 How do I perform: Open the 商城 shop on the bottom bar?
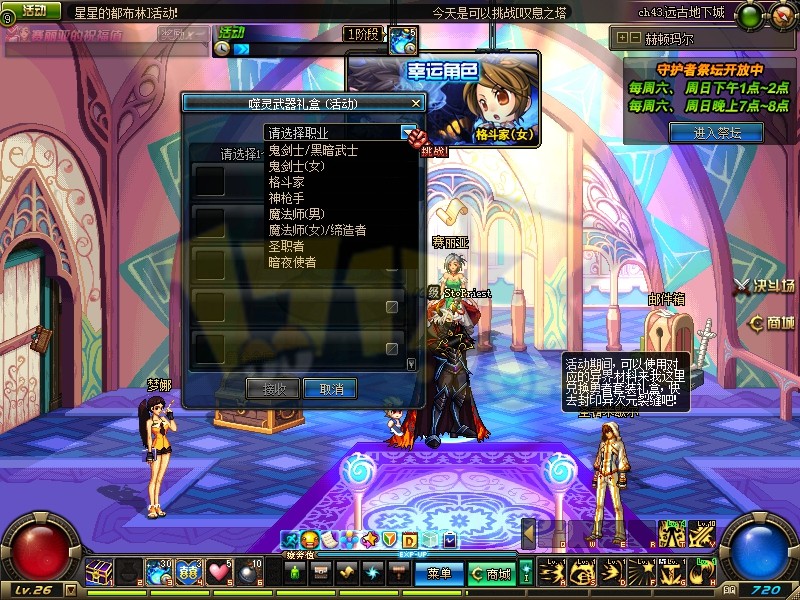(492, 574)
